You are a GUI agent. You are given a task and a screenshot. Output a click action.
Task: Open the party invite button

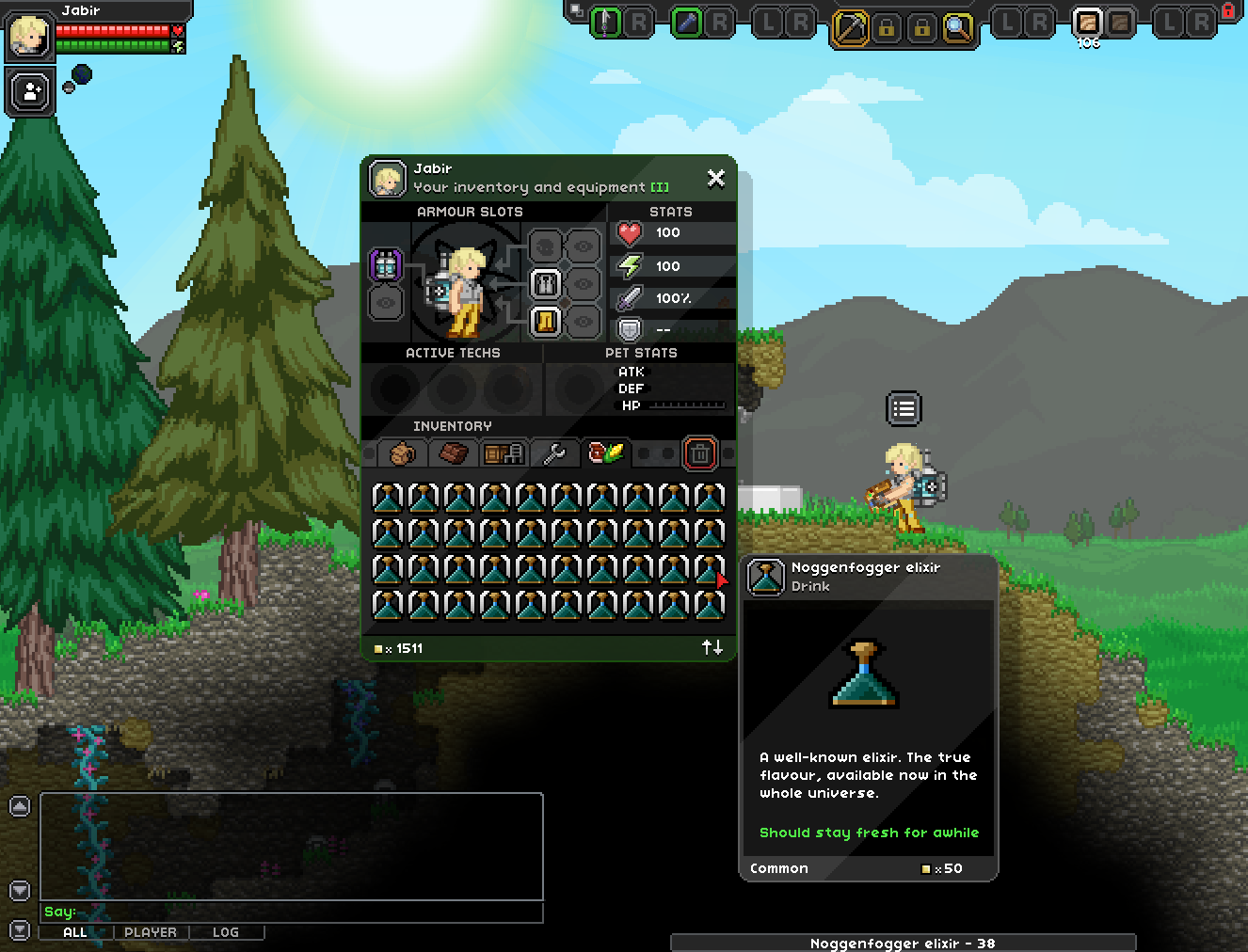pos(31,92)
